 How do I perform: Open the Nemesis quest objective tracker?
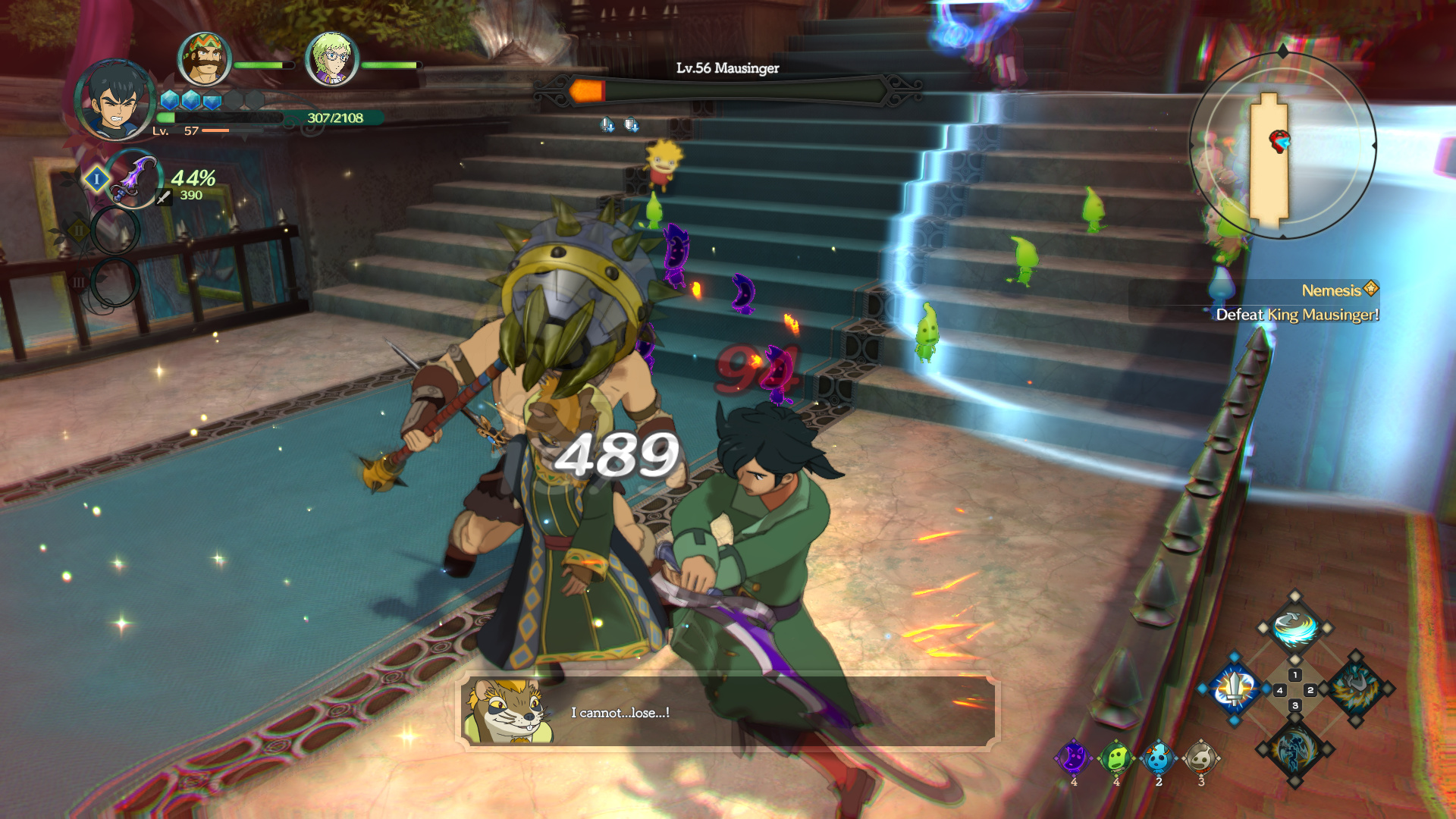1297,303
